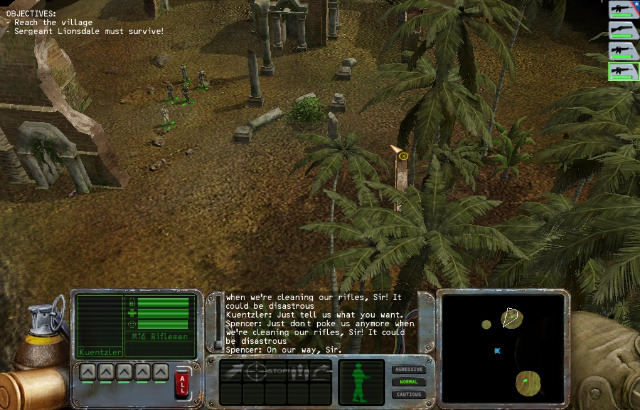
Task: Set squad behavior to Cautious
Action: tap(408, 393)
